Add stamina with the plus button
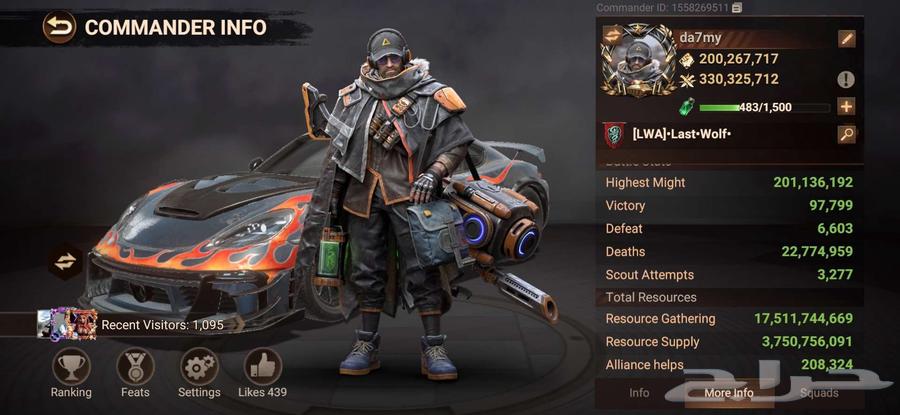This screenshot has width=900, height=415. click(x=847, y=107)
